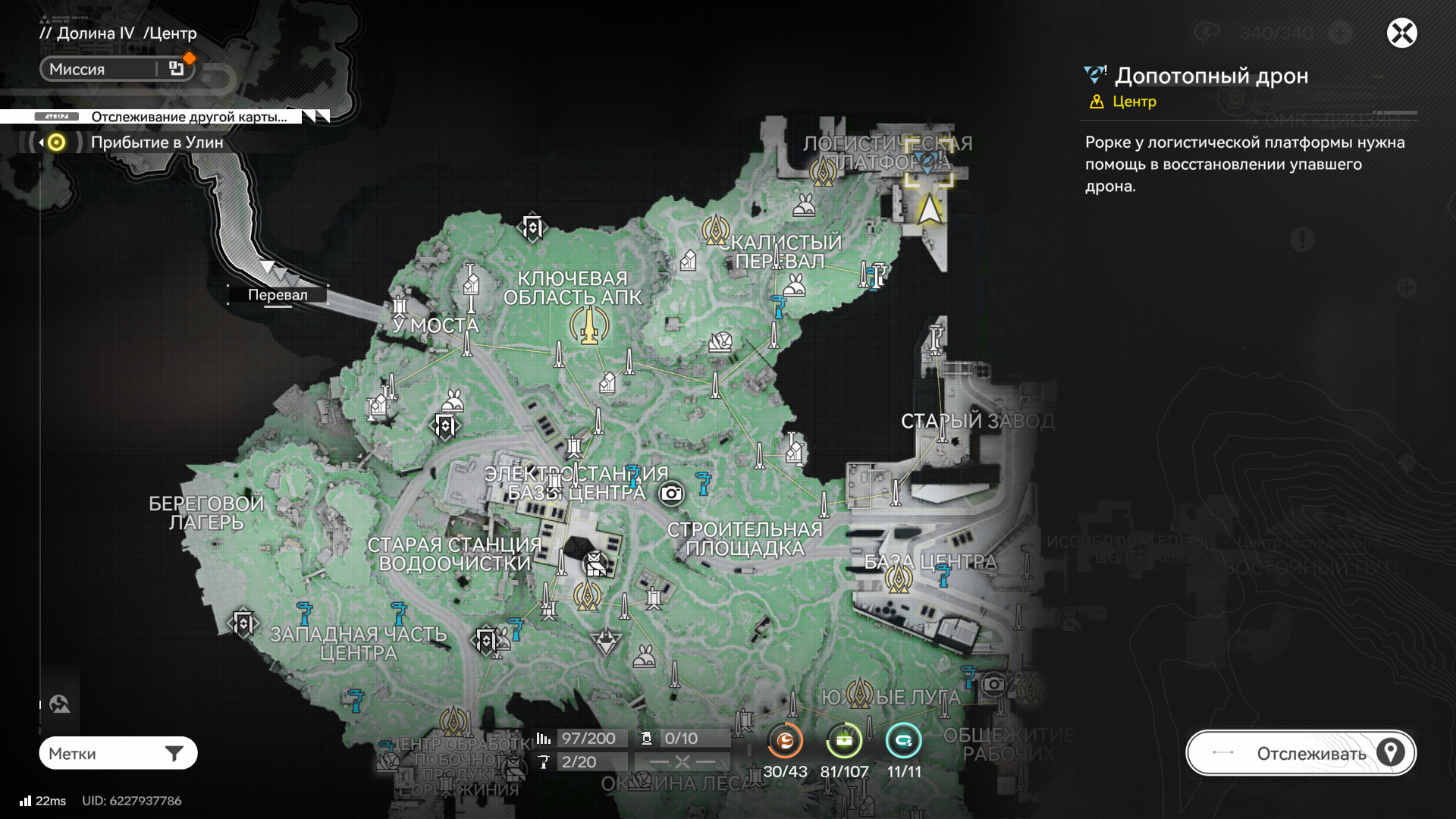Select the Прибытие в Улин tracked quest

click(157, 143)
